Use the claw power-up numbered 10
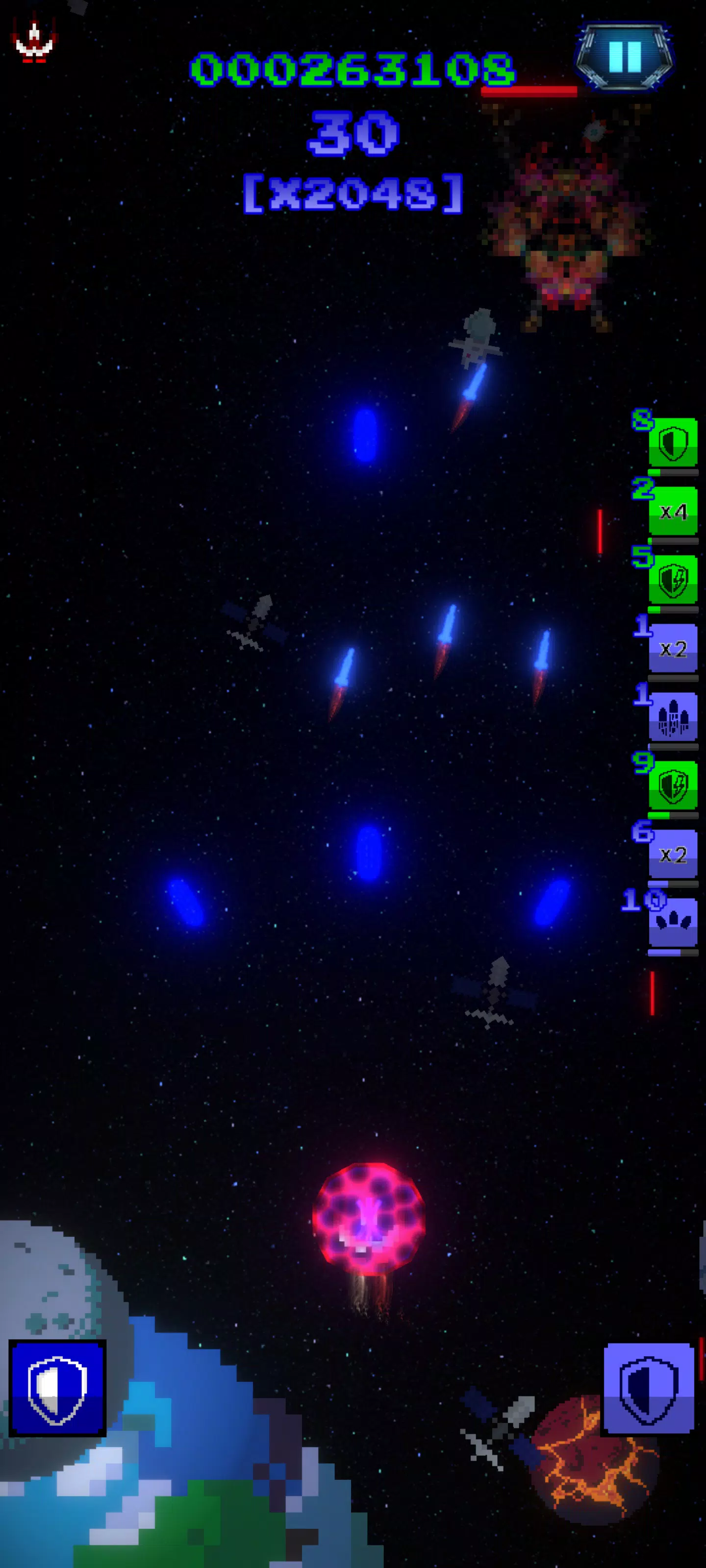The height and width of the screenshot is (1568, 706). (673, 922)
